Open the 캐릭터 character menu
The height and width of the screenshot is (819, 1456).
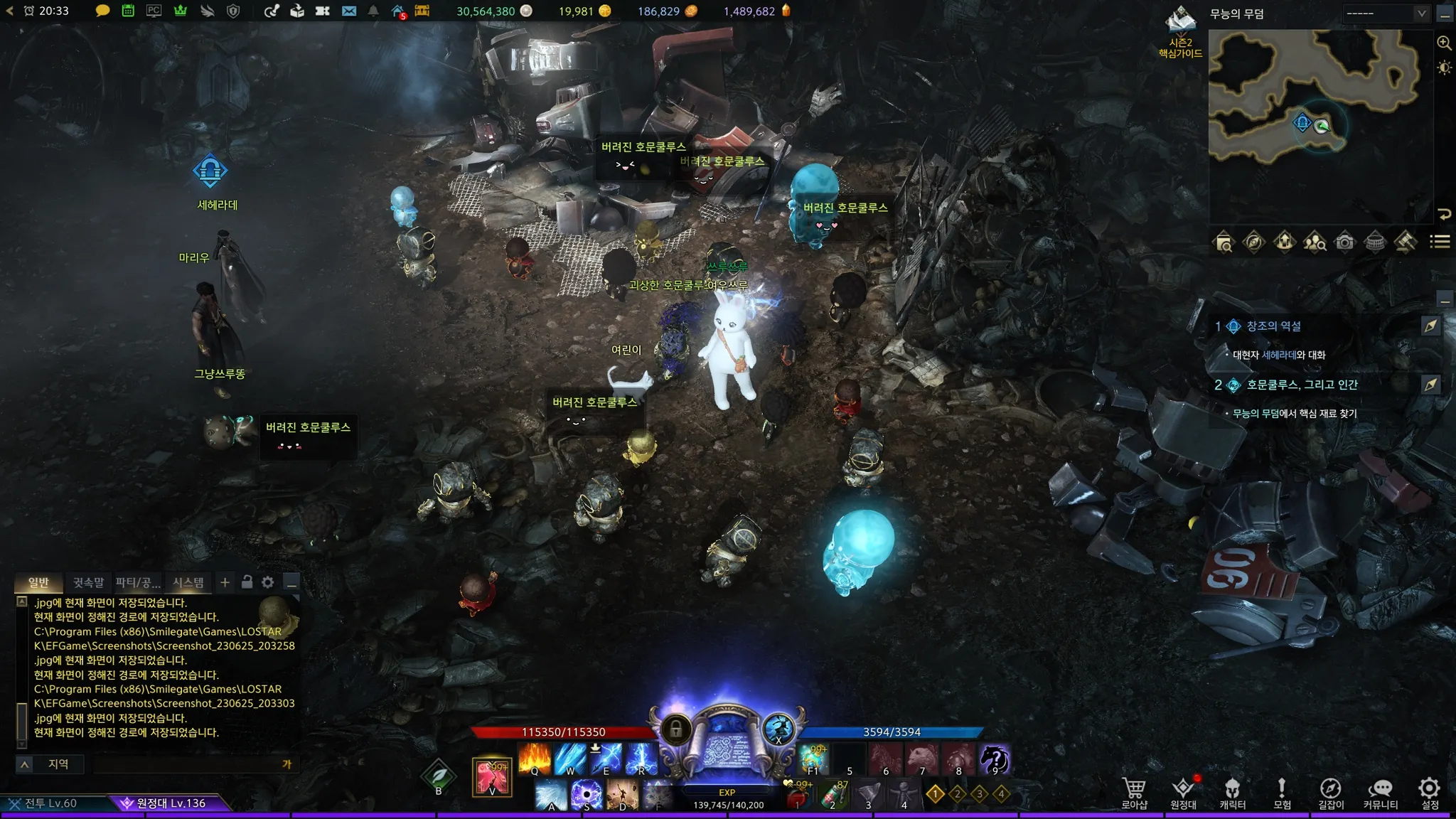[1232, 793]
